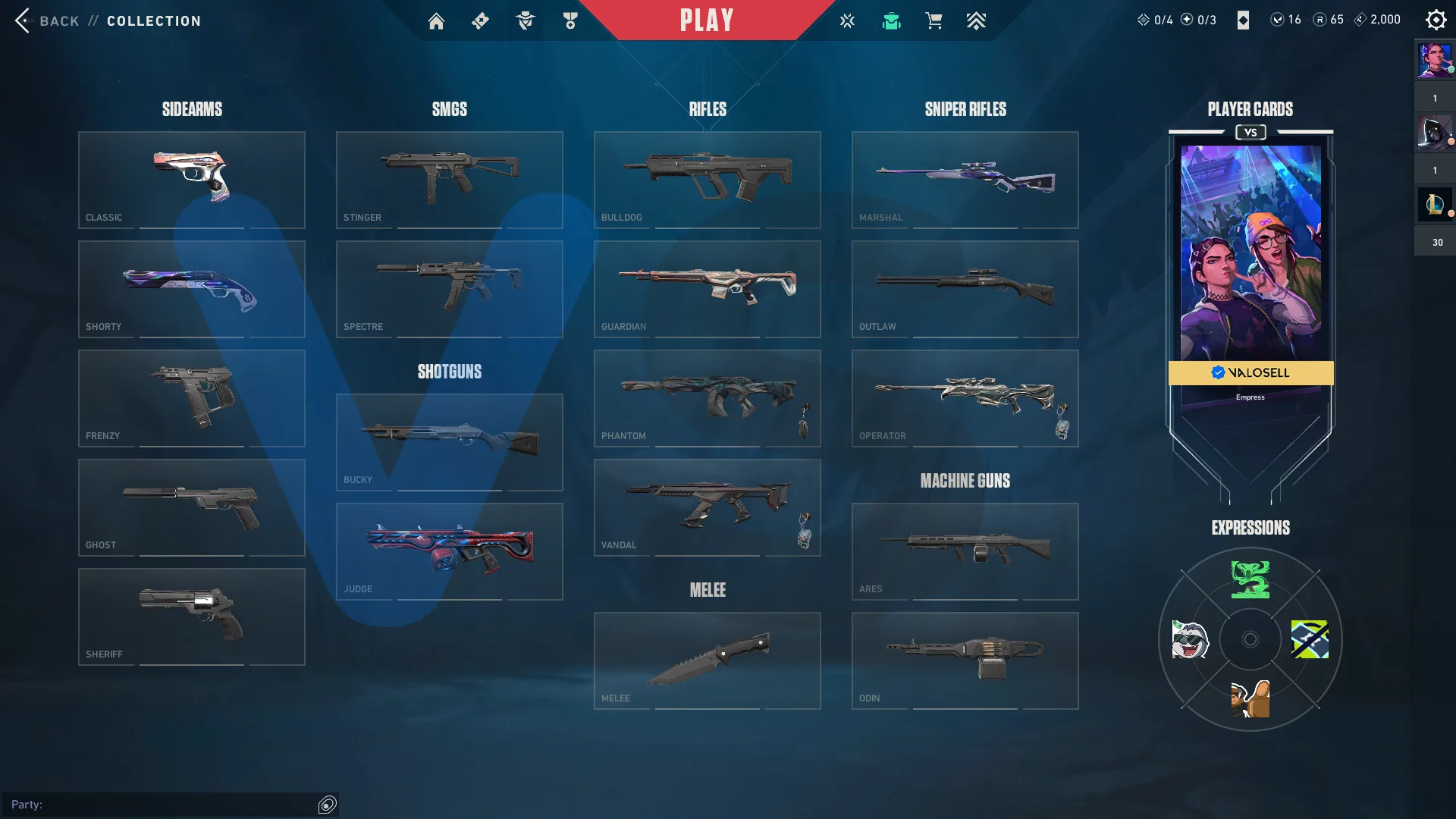Select the Marshal sniper slot

point(965,180)
